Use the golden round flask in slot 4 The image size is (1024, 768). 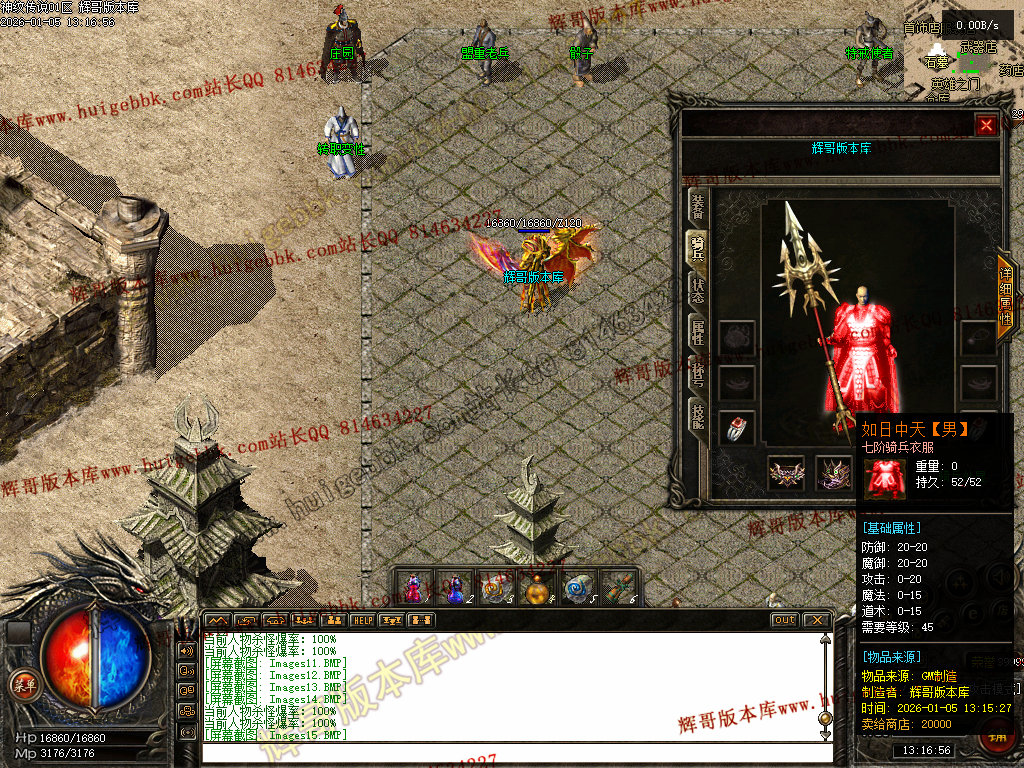click(x=538, y=587)
